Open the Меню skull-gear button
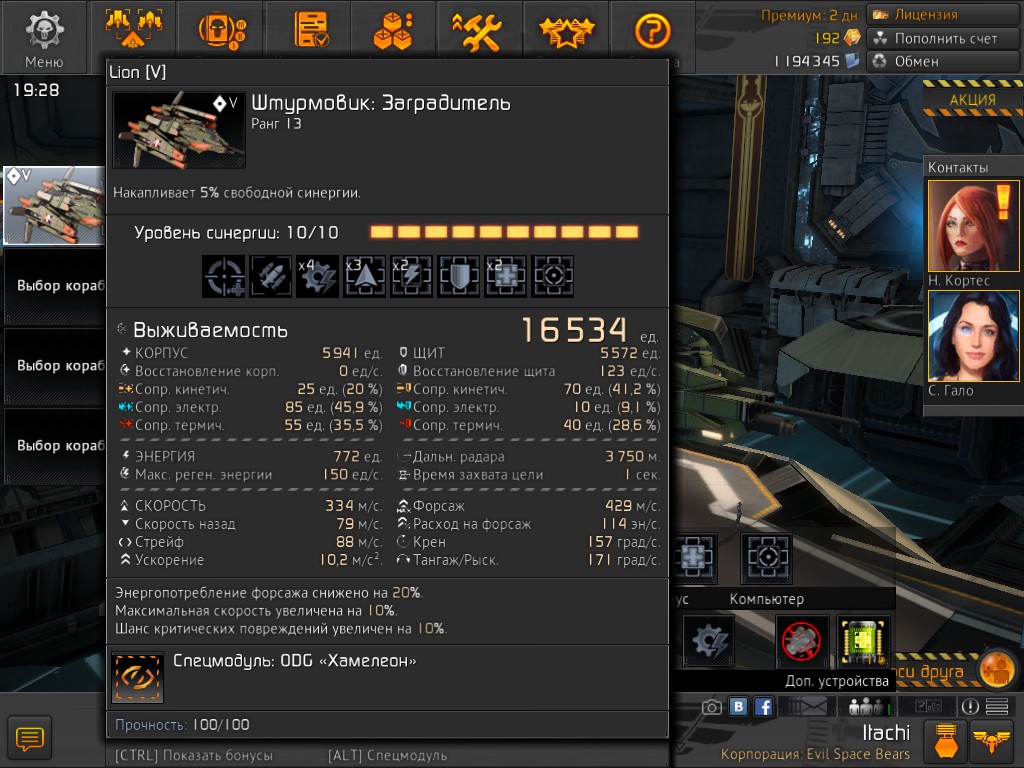This screenshot has width=1024, height=768. tap(44, 36)
